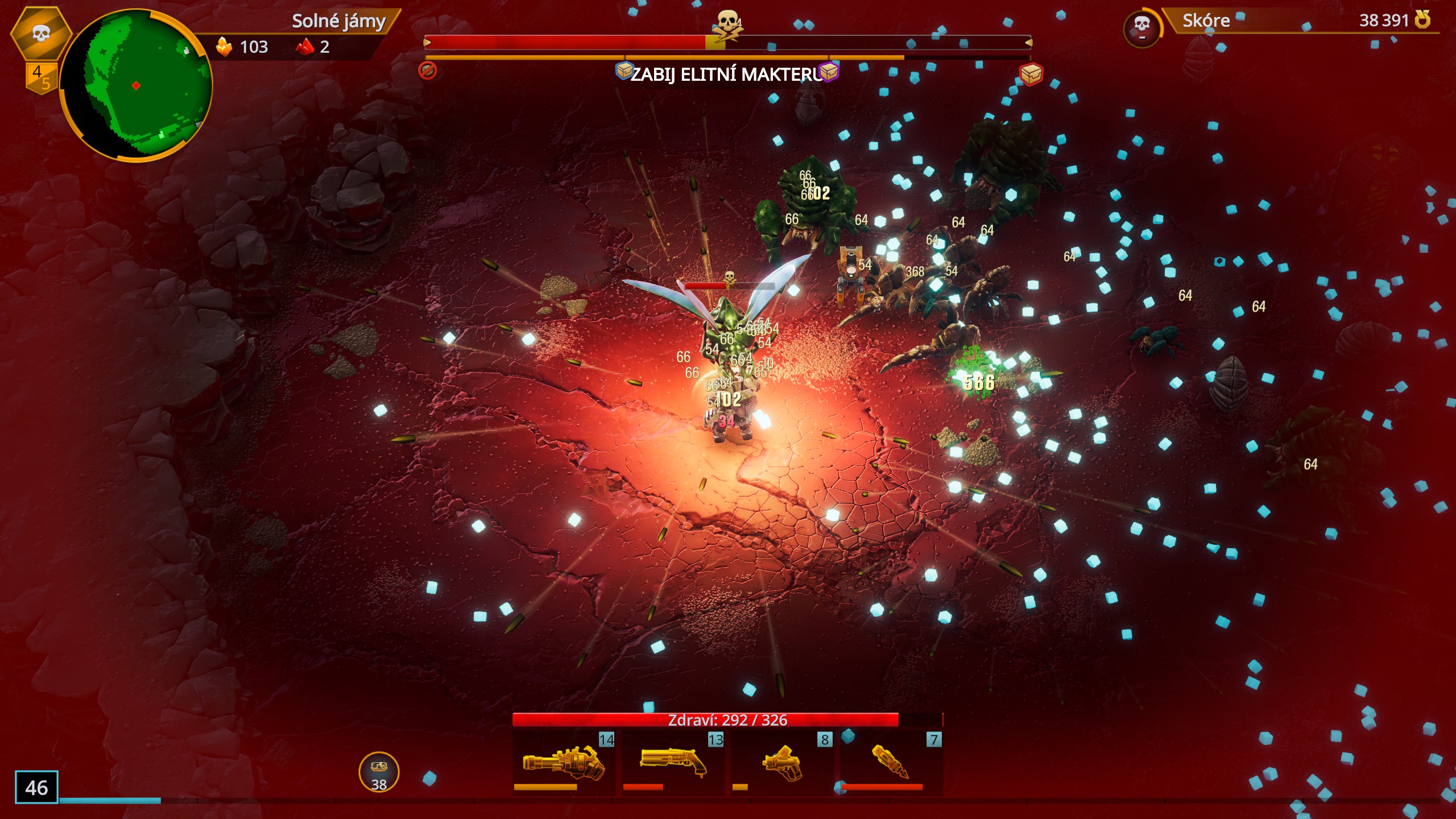Click the level 46 box
Viewport: 1456px width, 819px height.
click(36, 787)
